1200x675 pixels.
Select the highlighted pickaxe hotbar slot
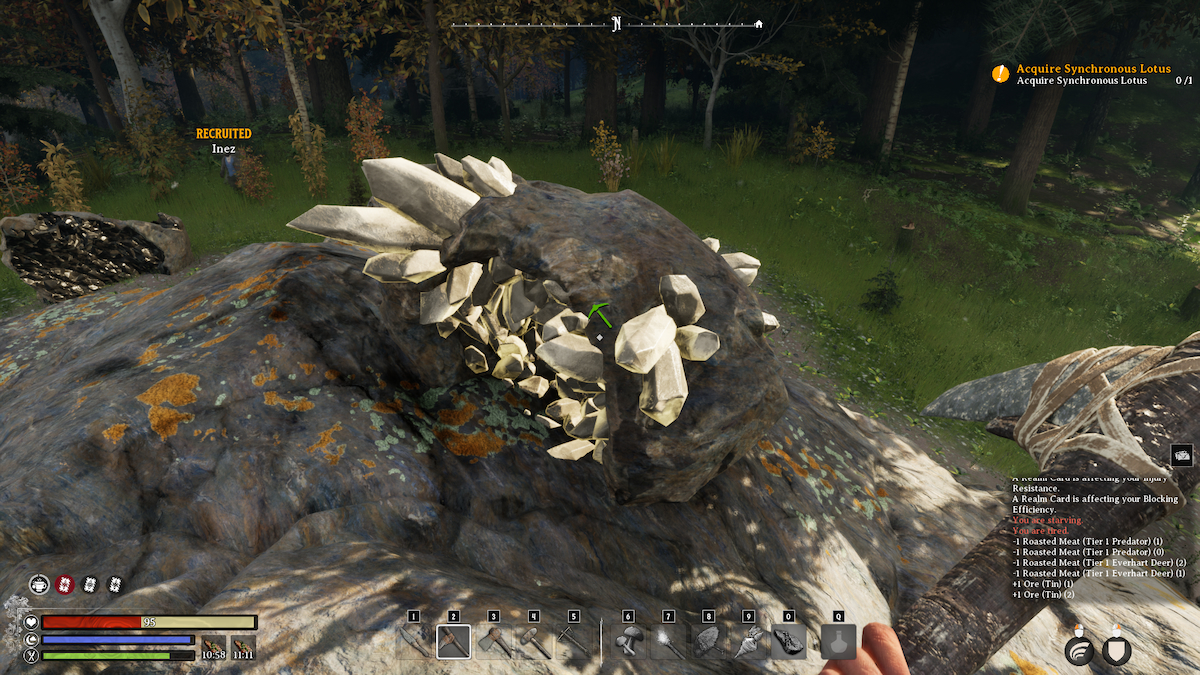[453, 641]
